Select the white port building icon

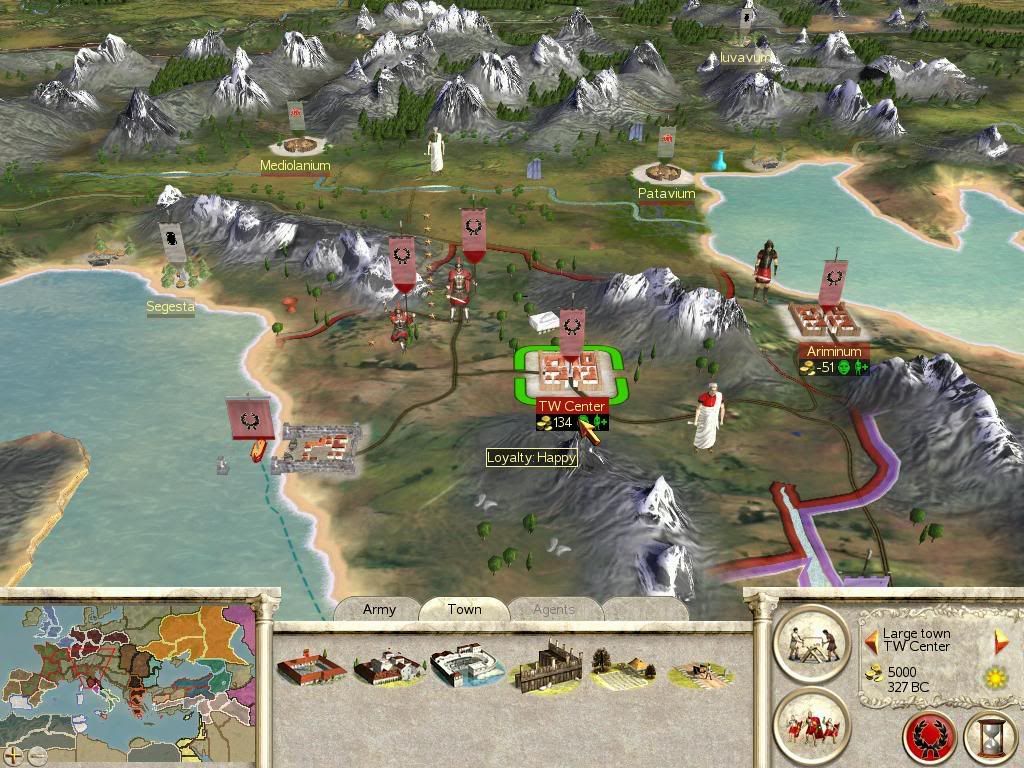click(x=467, y=669)
